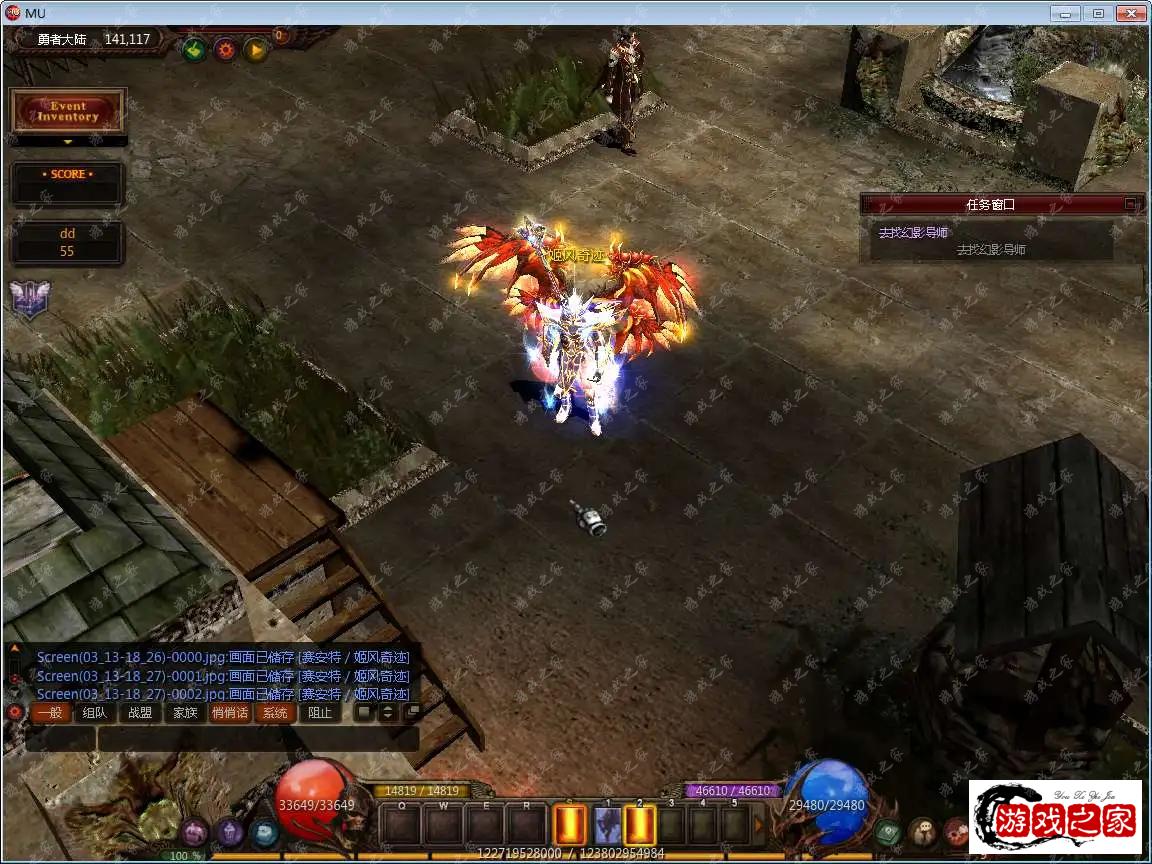This screenshot has width=1152, height=864.
Task: Switch to the 一般 chat tab
Action: [50, 713]
